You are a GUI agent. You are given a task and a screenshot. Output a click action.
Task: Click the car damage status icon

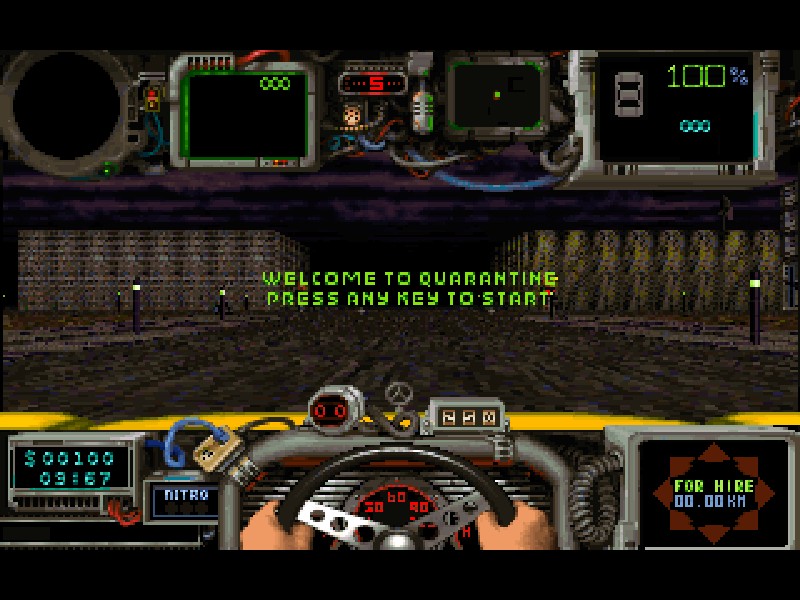(x=629, y=94)
